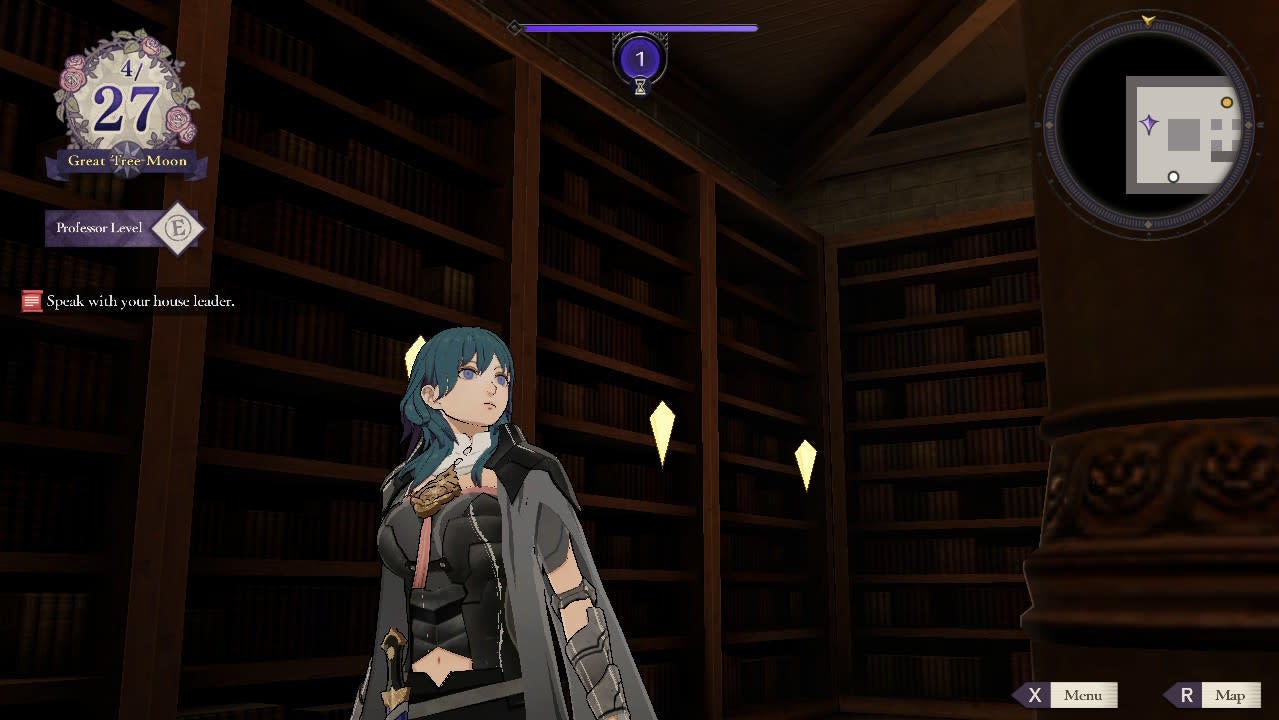Select the yellow marker on the minimap
Viewport: 1279px width, 720px height.
click(x=1227, y=102)
